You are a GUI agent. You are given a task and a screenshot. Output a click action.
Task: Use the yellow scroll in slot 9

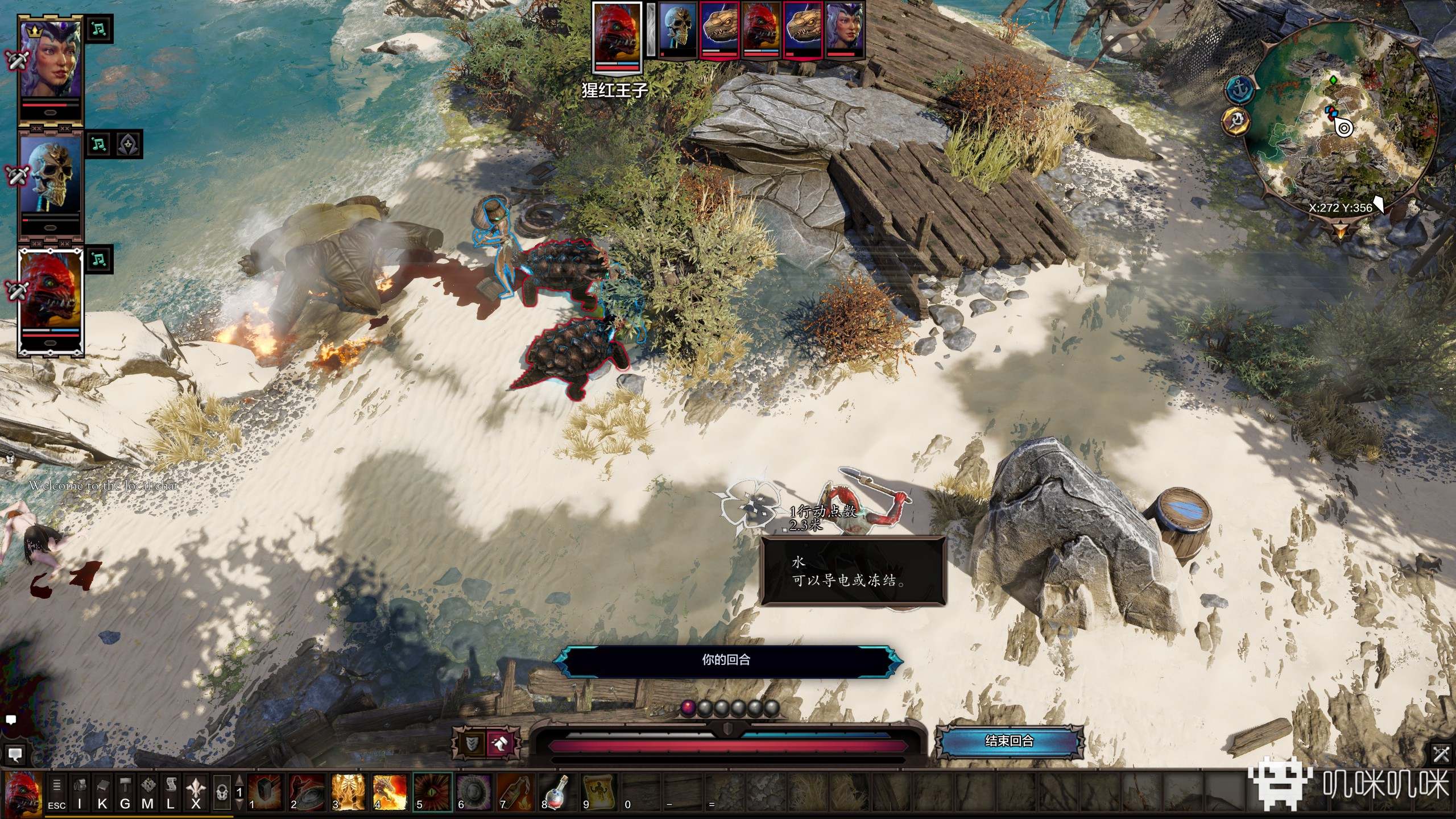[x=598, y=792]
